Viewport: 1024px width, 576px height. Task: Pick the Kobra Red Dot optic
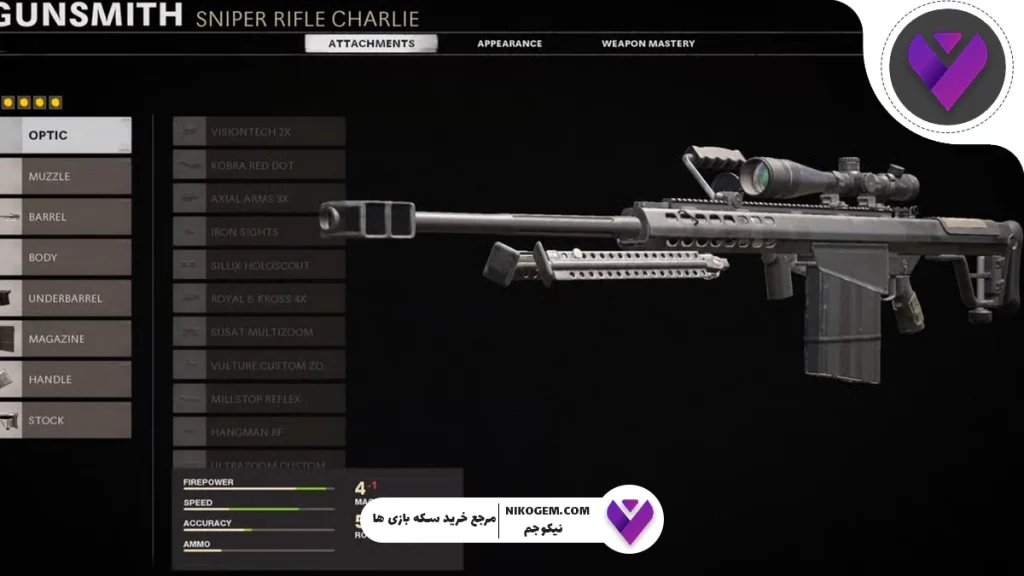(259, 165)
